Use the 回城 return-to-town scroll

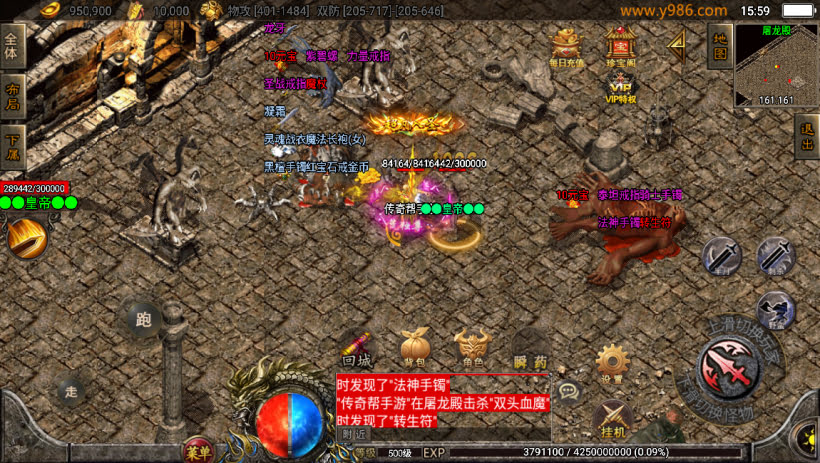point(357,347)
